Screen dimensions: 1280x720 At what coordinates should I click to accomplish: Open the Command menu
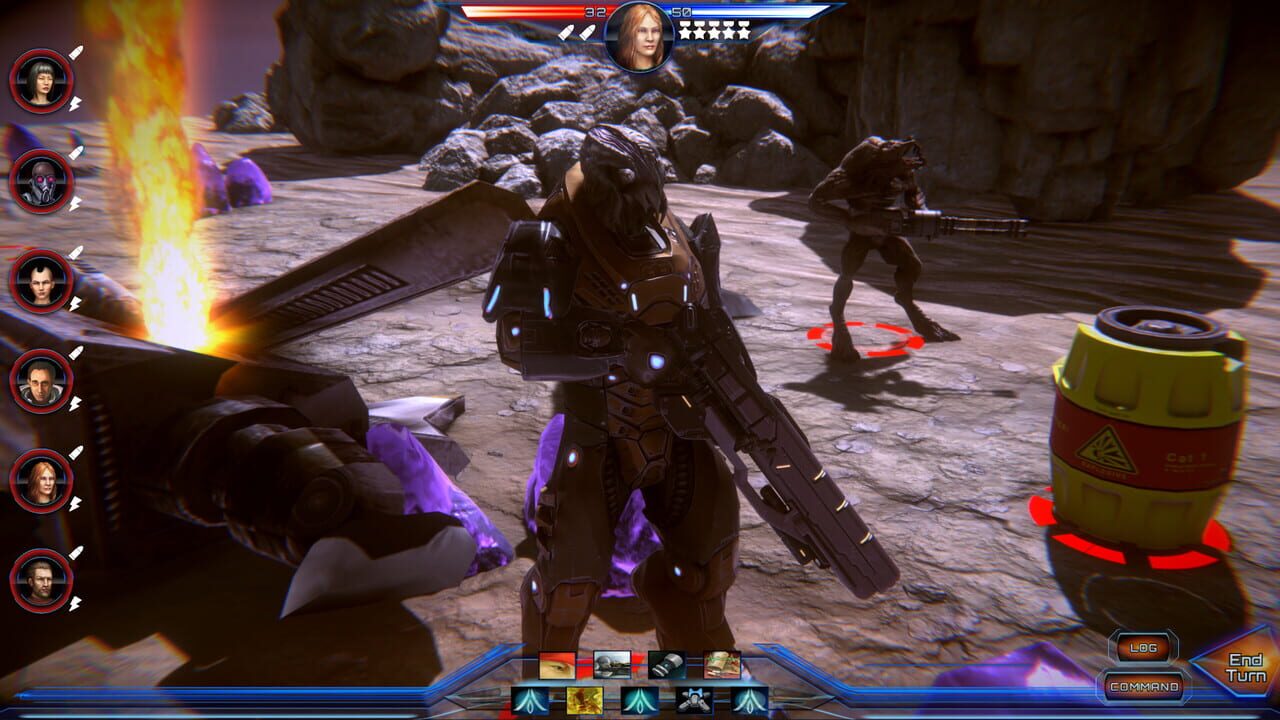pos(1143,688)
